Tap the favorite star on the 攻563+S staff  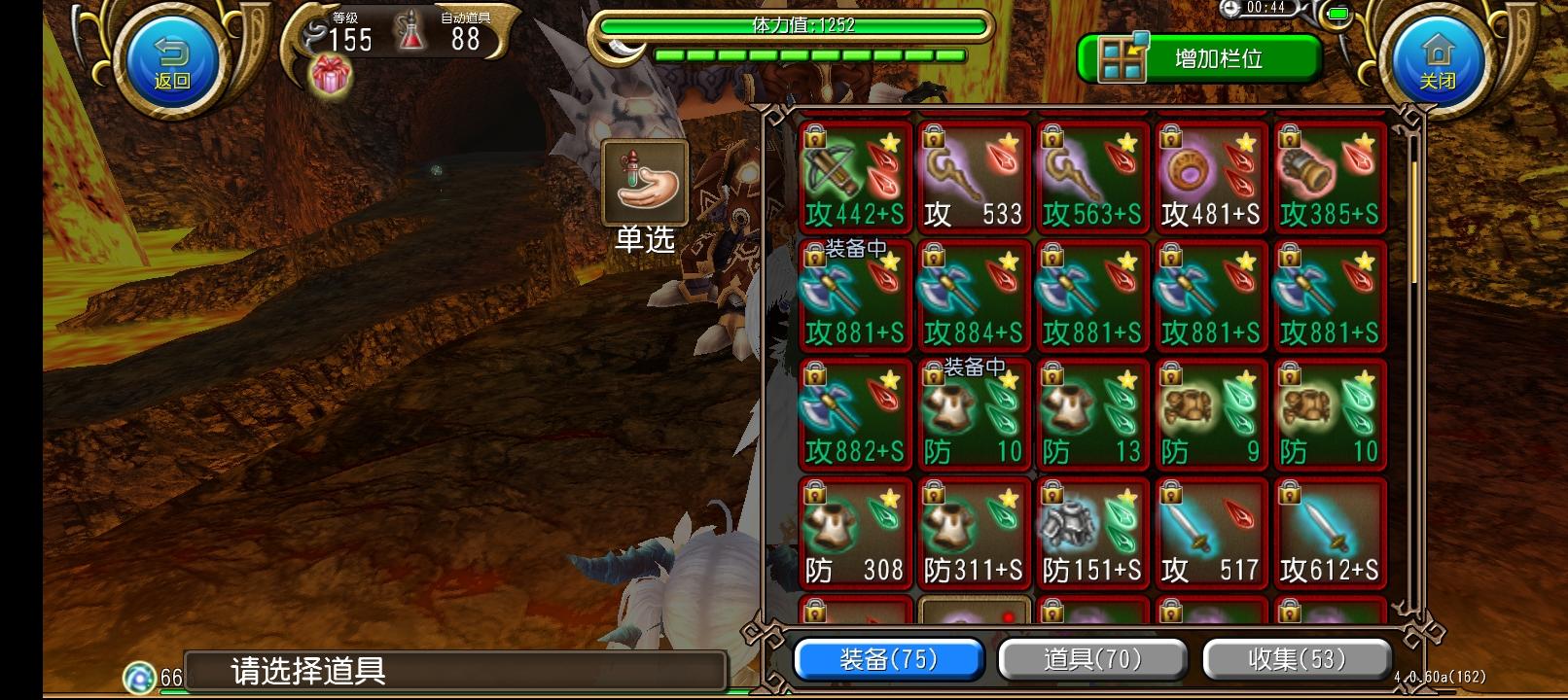(x=1126, y=140)
